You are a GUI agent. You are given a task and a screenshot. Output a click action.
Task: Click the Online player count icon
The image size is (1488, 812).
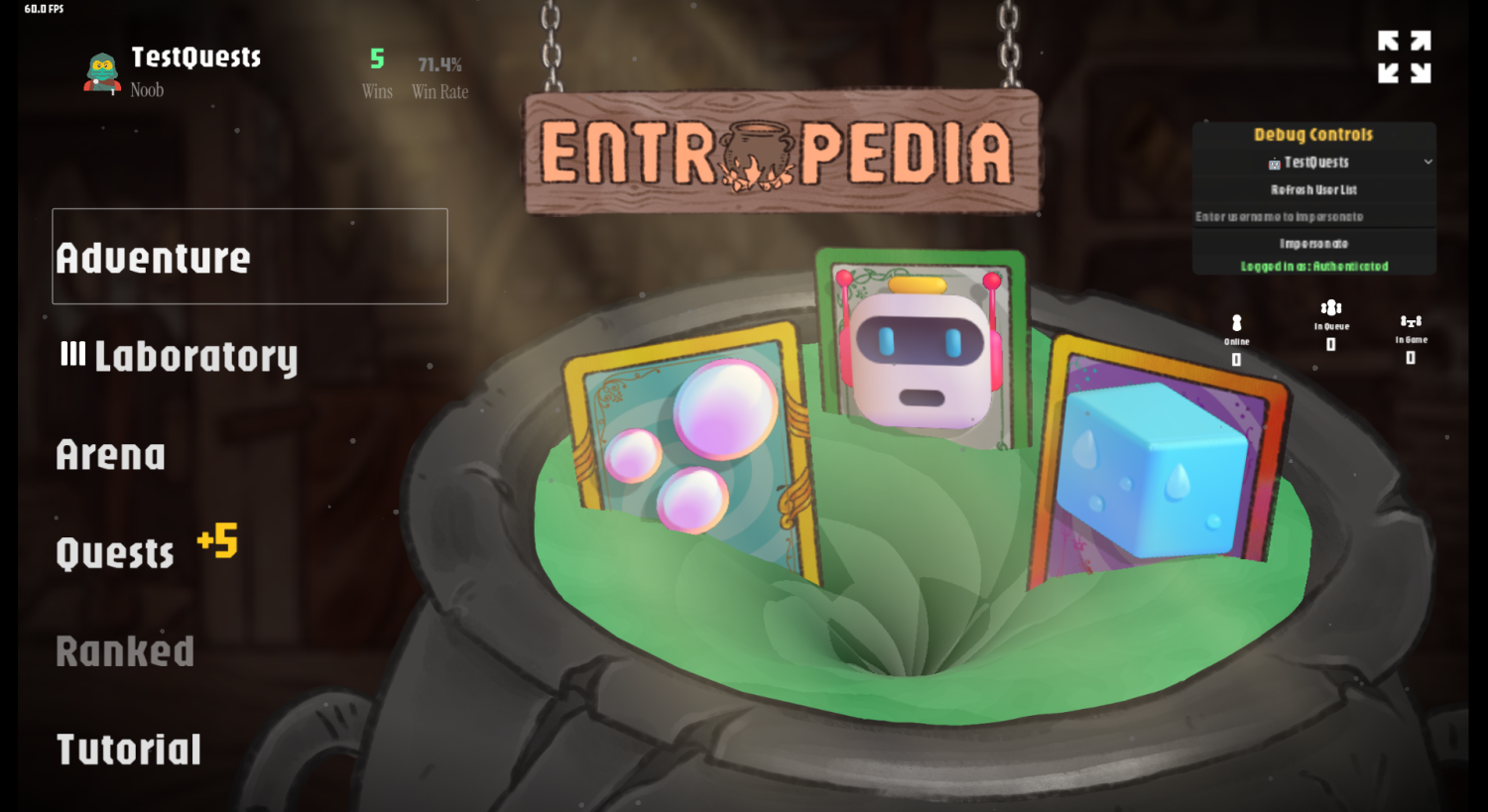tap(1235, 324)
